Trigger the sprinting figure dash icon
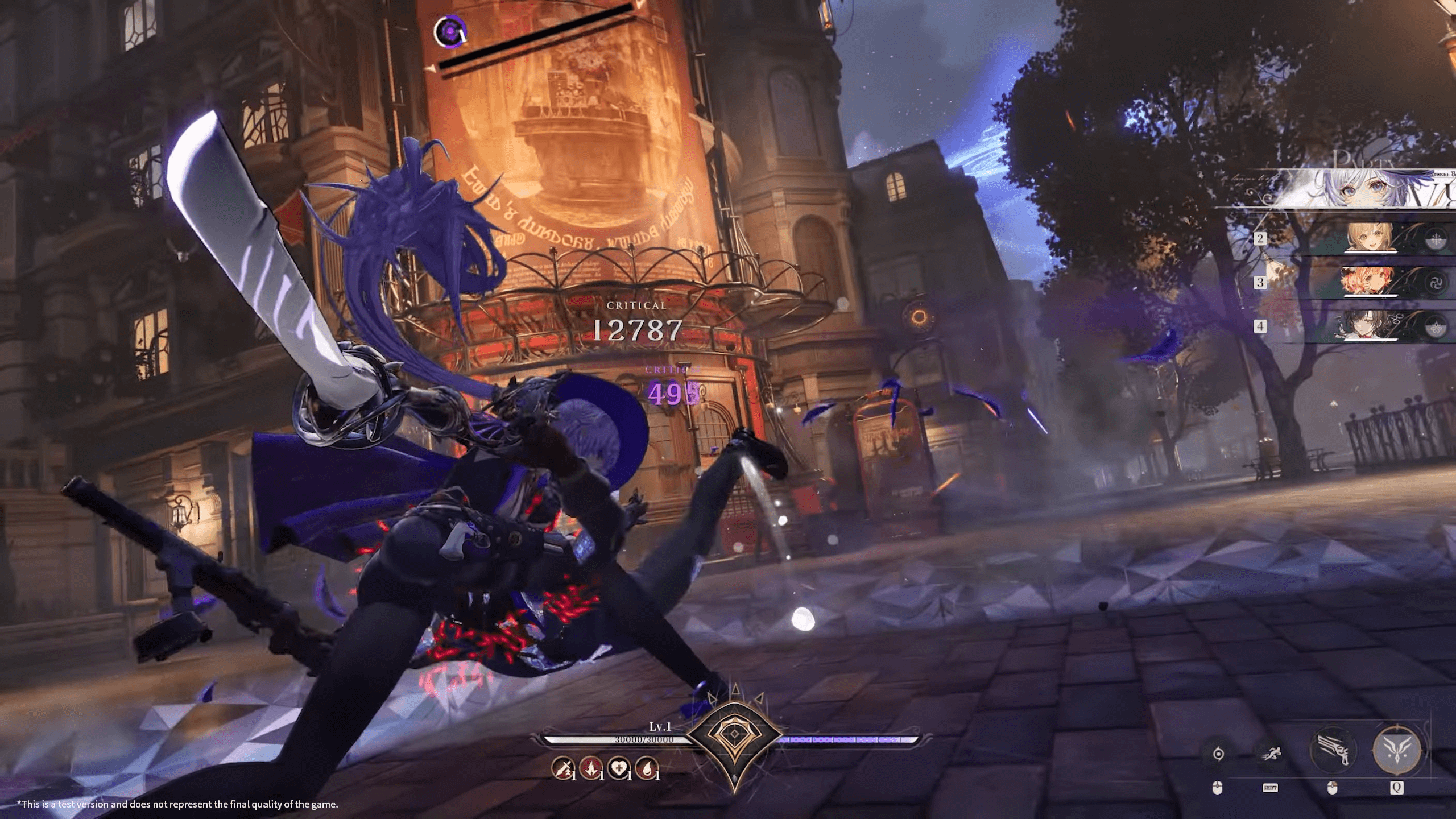This screenshot has height=819, width=1456. coord(1271,754)
